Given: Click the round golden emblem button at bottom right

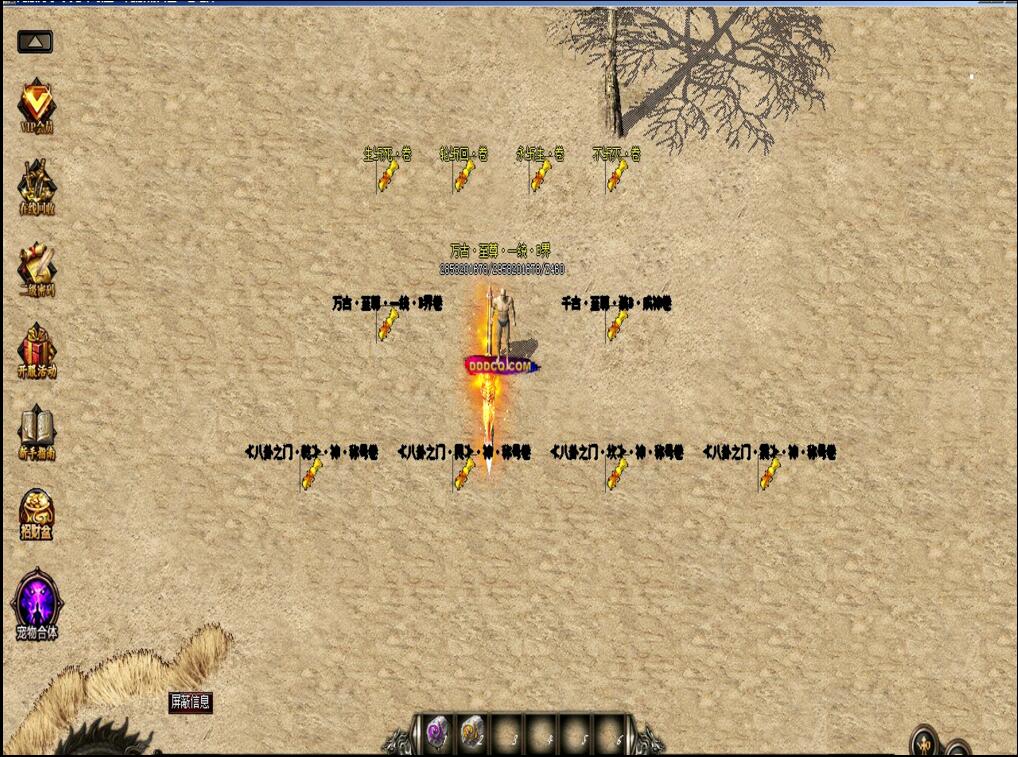Looking at the screenshot, I should click(x=925, y=744).
